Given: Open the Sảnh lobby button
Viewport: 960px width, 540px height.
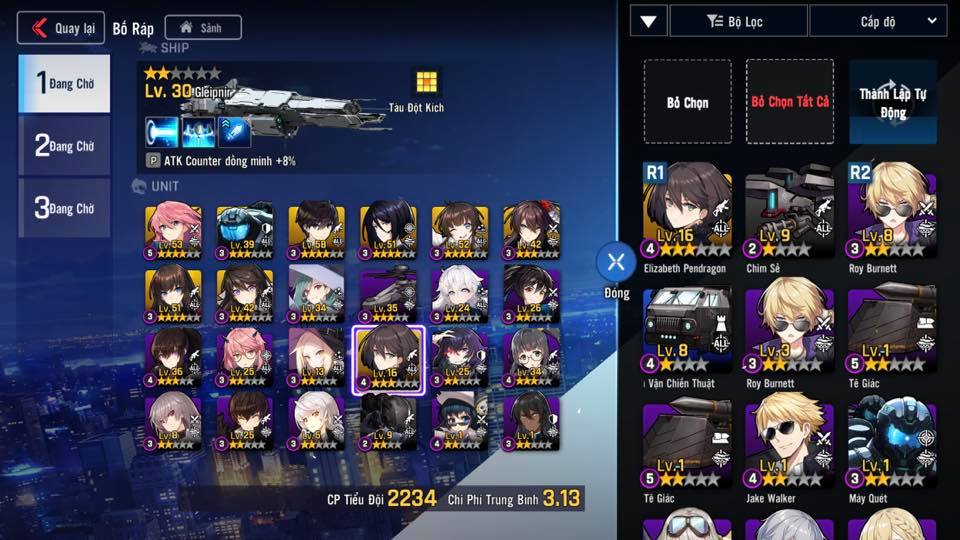Looking at the screenshot, I should pos(202,28).
